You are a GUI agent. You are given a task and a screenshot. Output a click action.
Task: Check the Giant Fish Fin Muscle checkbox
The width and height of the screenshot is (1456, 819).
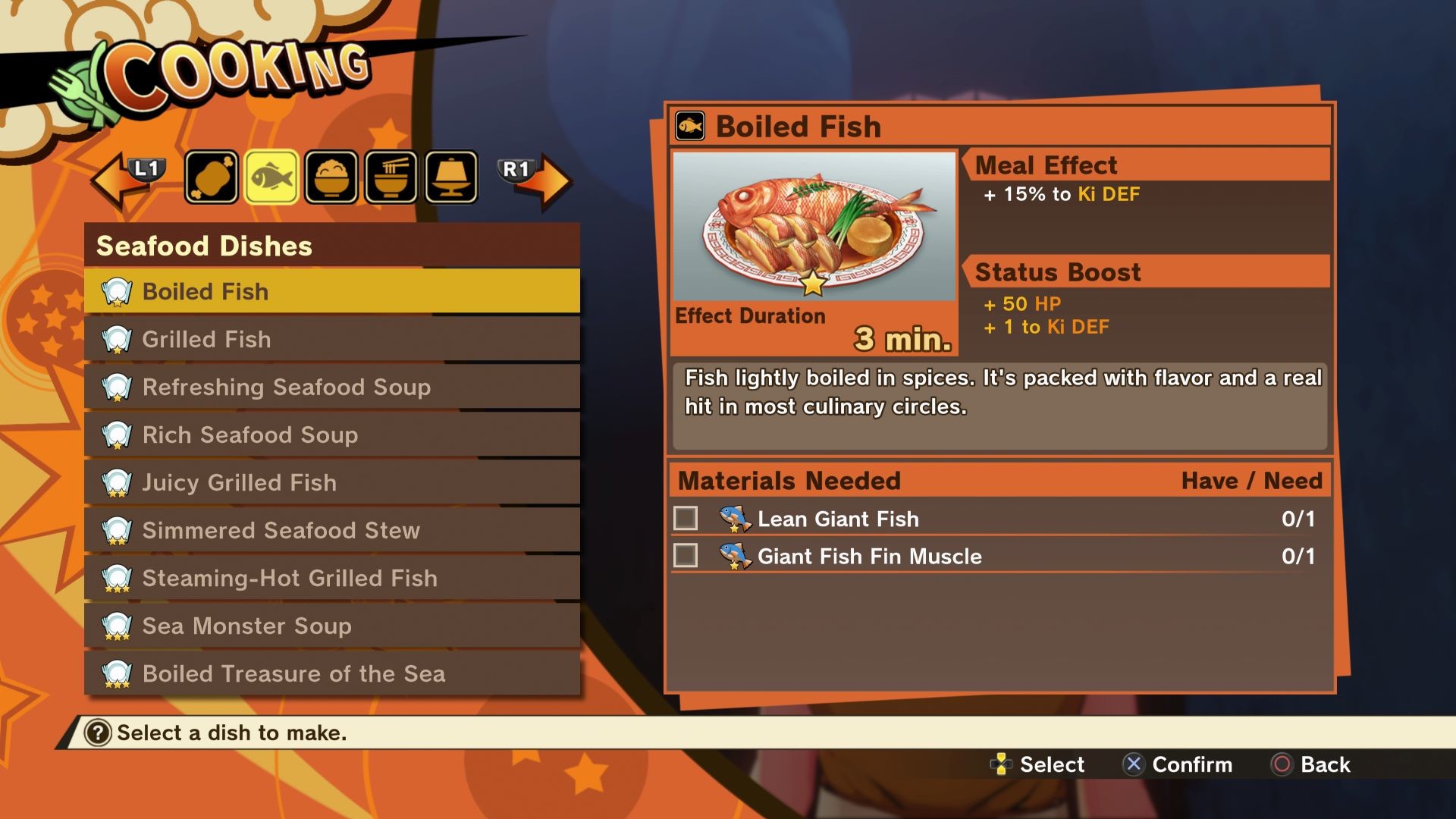point(686,557)
